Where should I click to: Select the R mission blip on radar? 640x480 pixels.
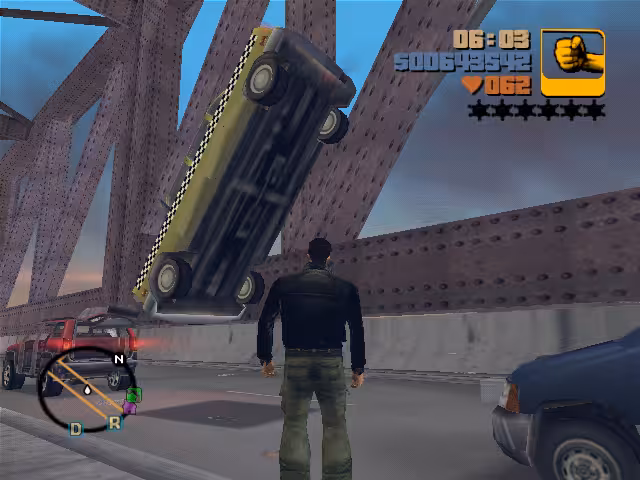pyautogui.click(x=114, y=423)
